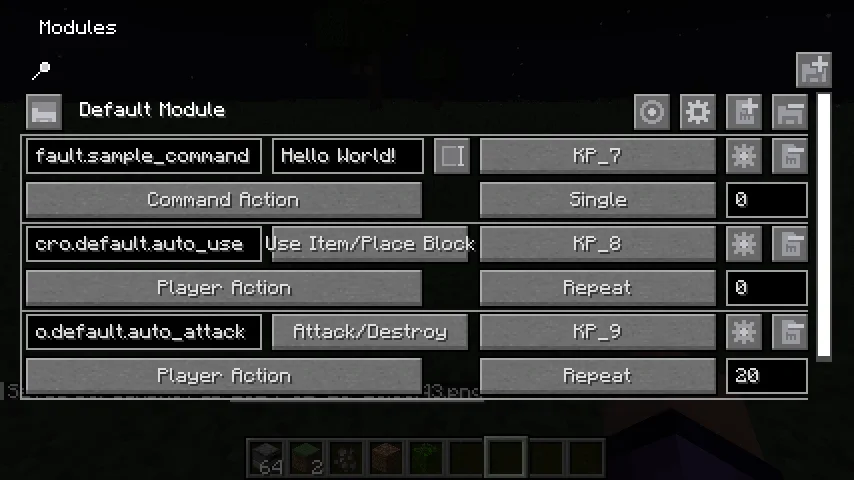Collapse the Default Module folder icon

click(44, 111)
